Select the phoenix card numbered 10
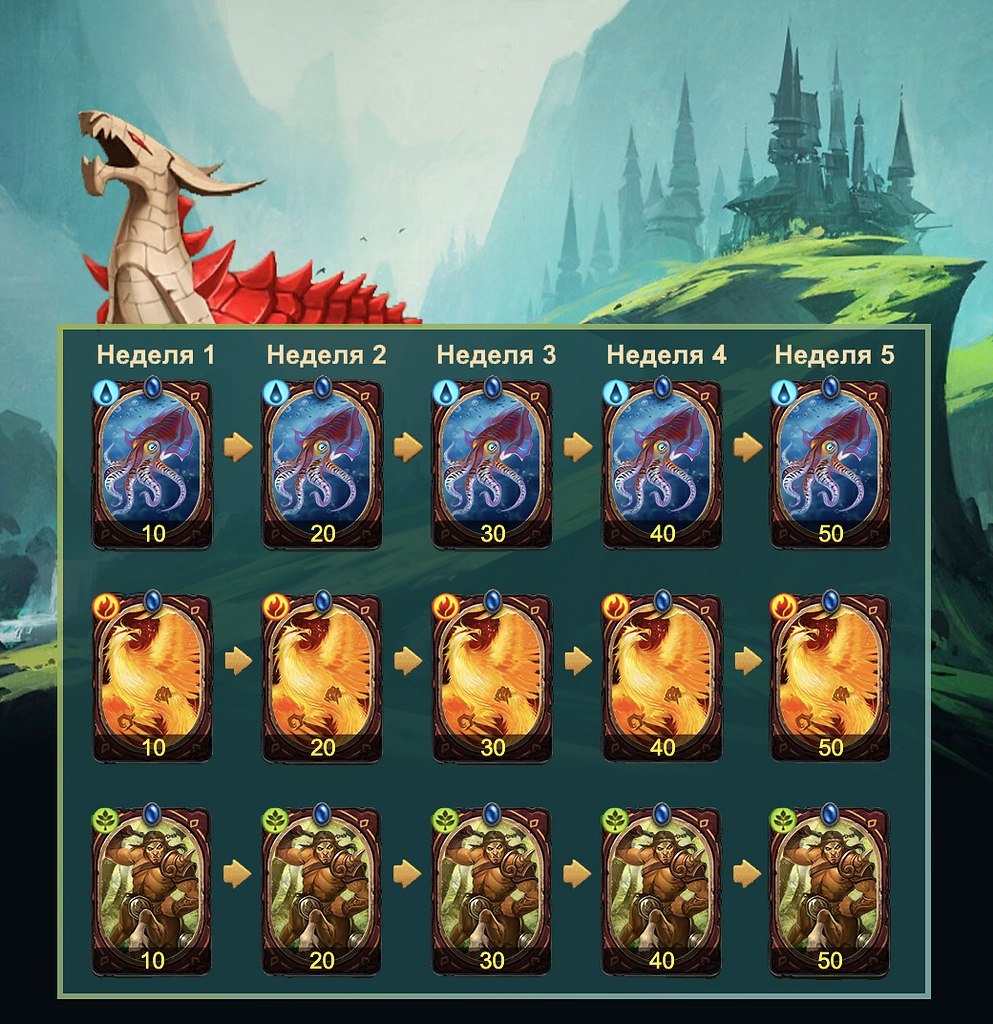Screen dimensions: 993x1024 pyautogui.click(x=153, y=678)
